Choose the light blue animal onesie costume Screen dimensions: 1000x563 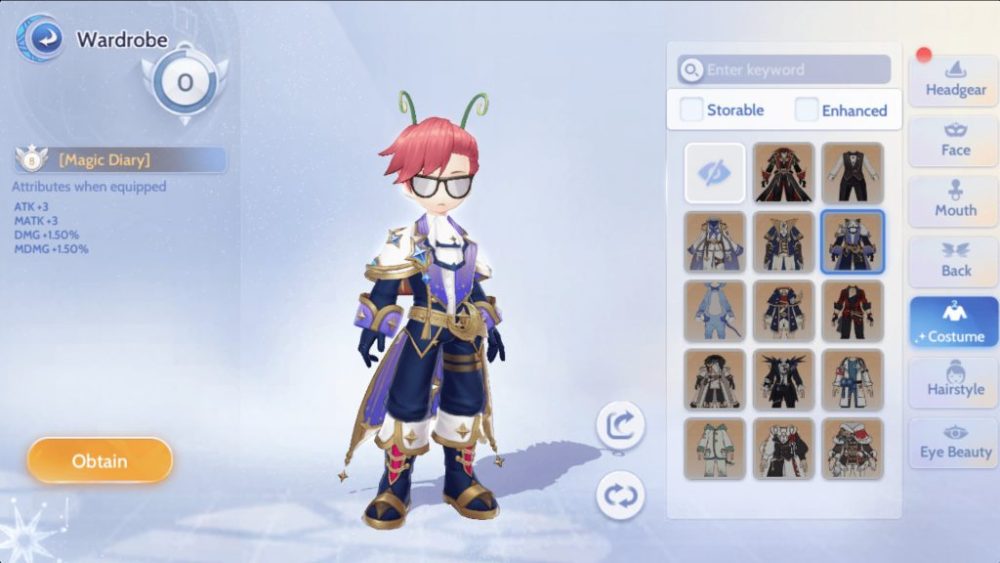click(715, 310)
